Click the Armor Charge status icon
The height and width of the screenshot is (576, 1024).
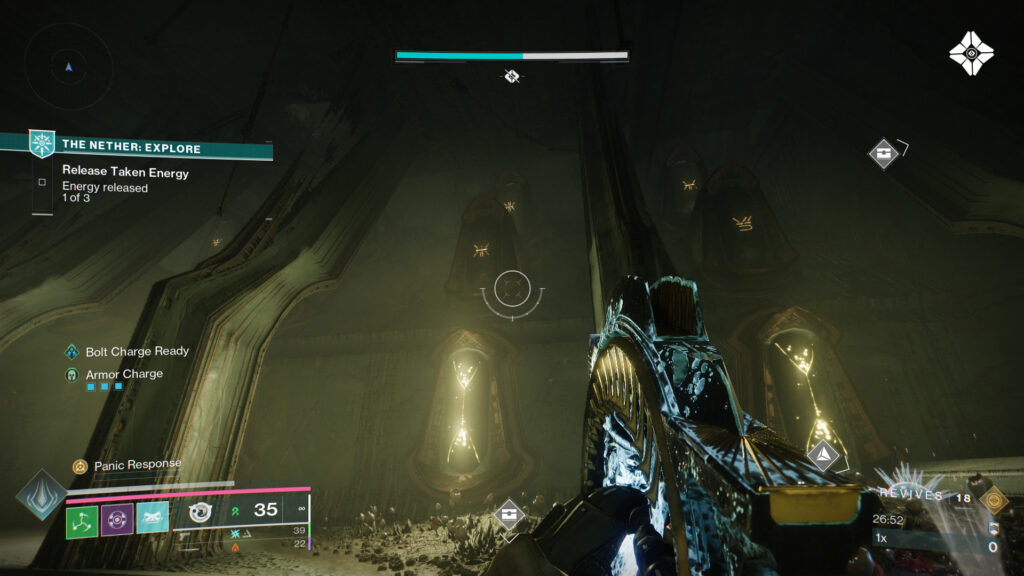tap(72, 374)
